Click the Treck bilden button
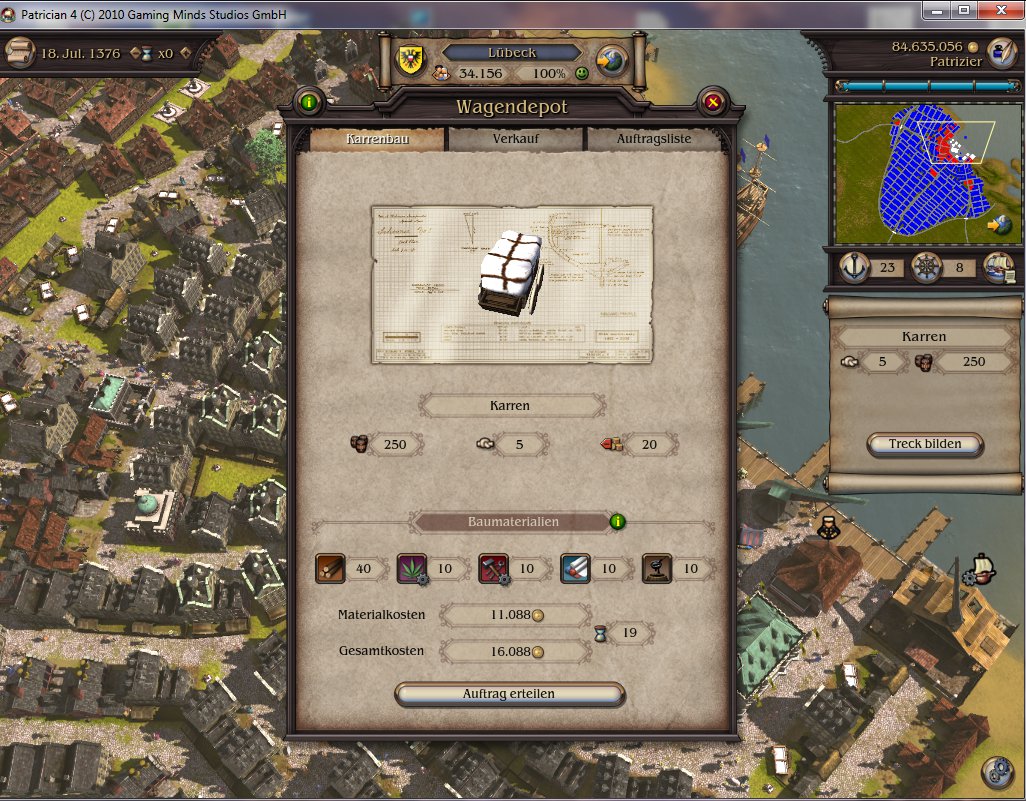 (925, 444)
